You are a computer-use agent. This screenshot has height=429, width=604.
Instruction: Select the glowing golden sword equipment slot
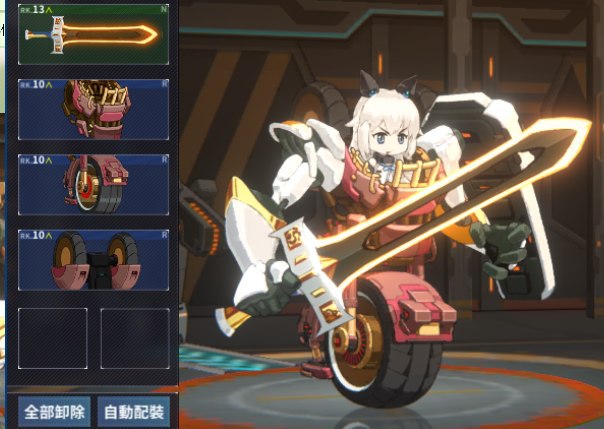93,34
